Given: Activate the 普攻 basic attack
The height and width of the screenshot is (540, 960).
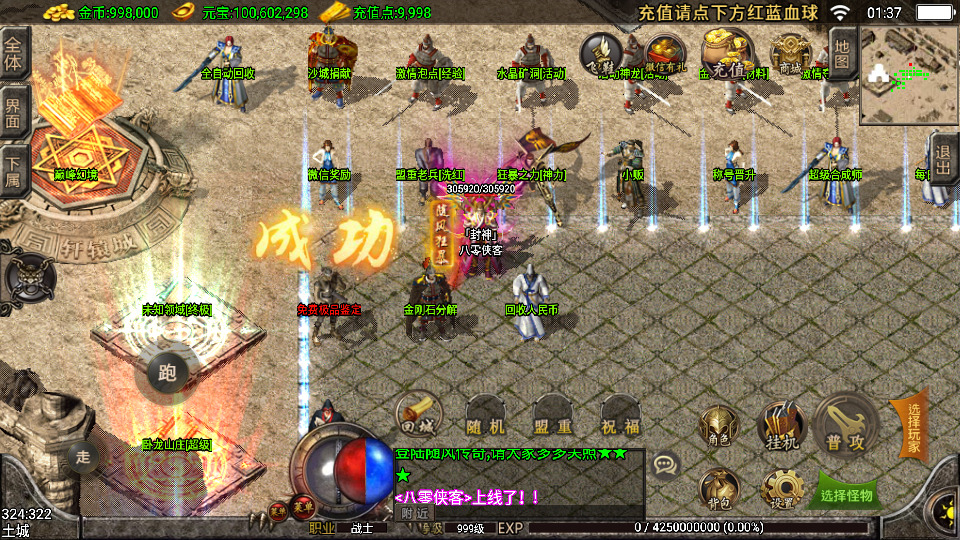Looking at the screenshot, I should 845,424.
